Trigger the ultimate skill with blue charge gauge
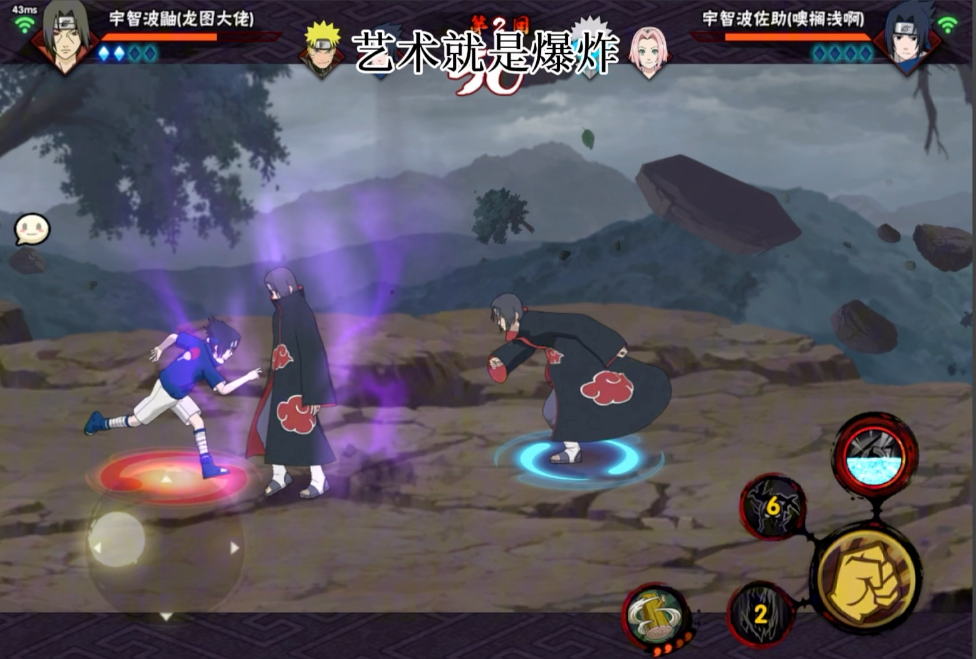Screen dimensions: 976x659 pos(874,455)
